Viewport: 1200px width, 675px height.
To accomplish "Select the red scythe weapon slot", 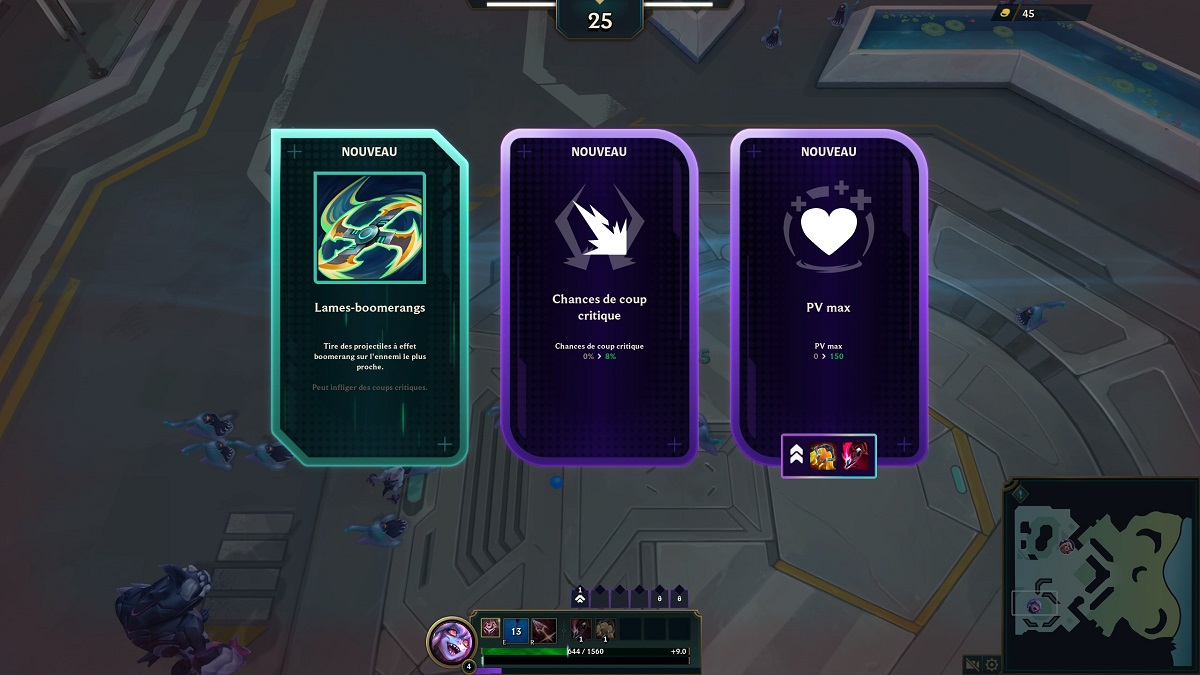I will tap(579, 629).
